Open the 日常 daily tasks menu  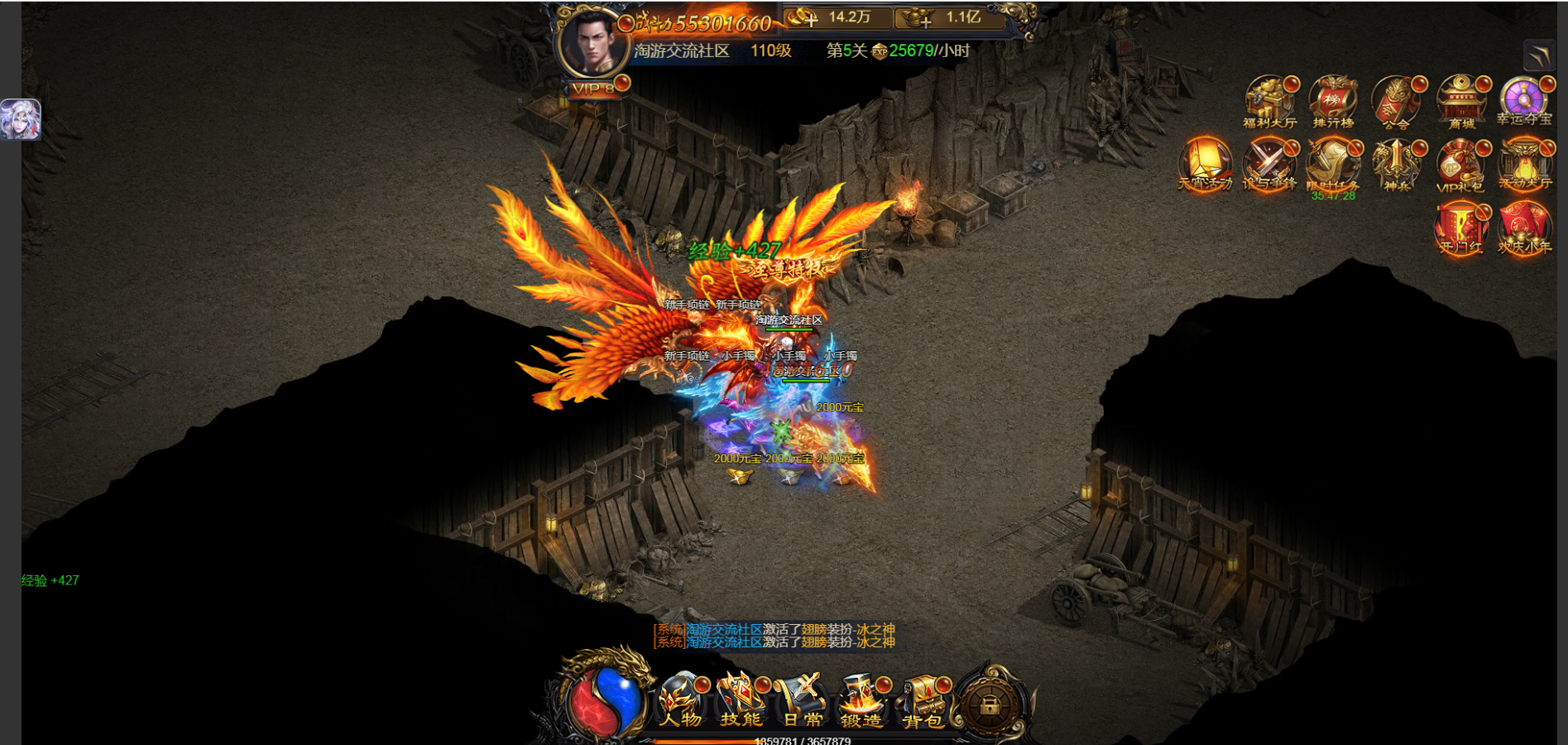coord(802,700)
